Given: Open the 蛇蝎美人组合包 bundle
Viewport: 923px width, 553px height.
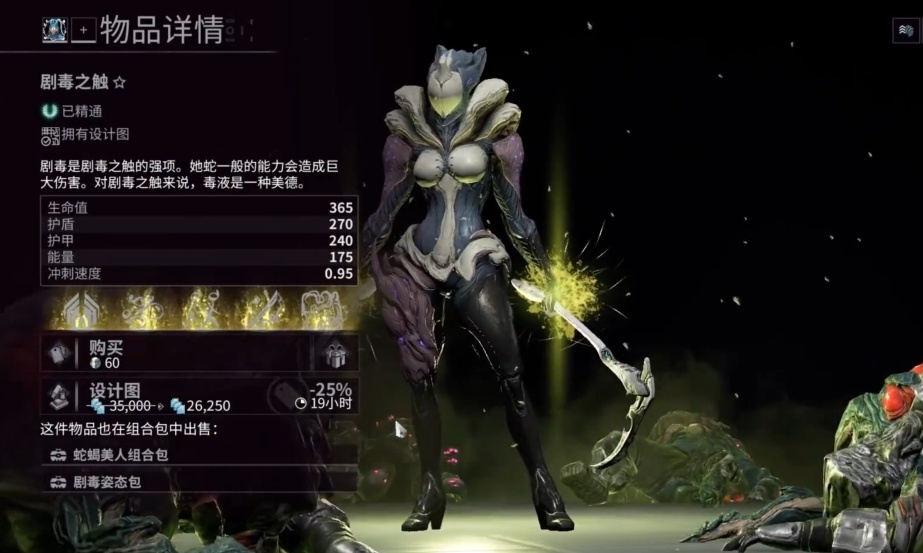Looking at the screenshot, I should point(199,455).
